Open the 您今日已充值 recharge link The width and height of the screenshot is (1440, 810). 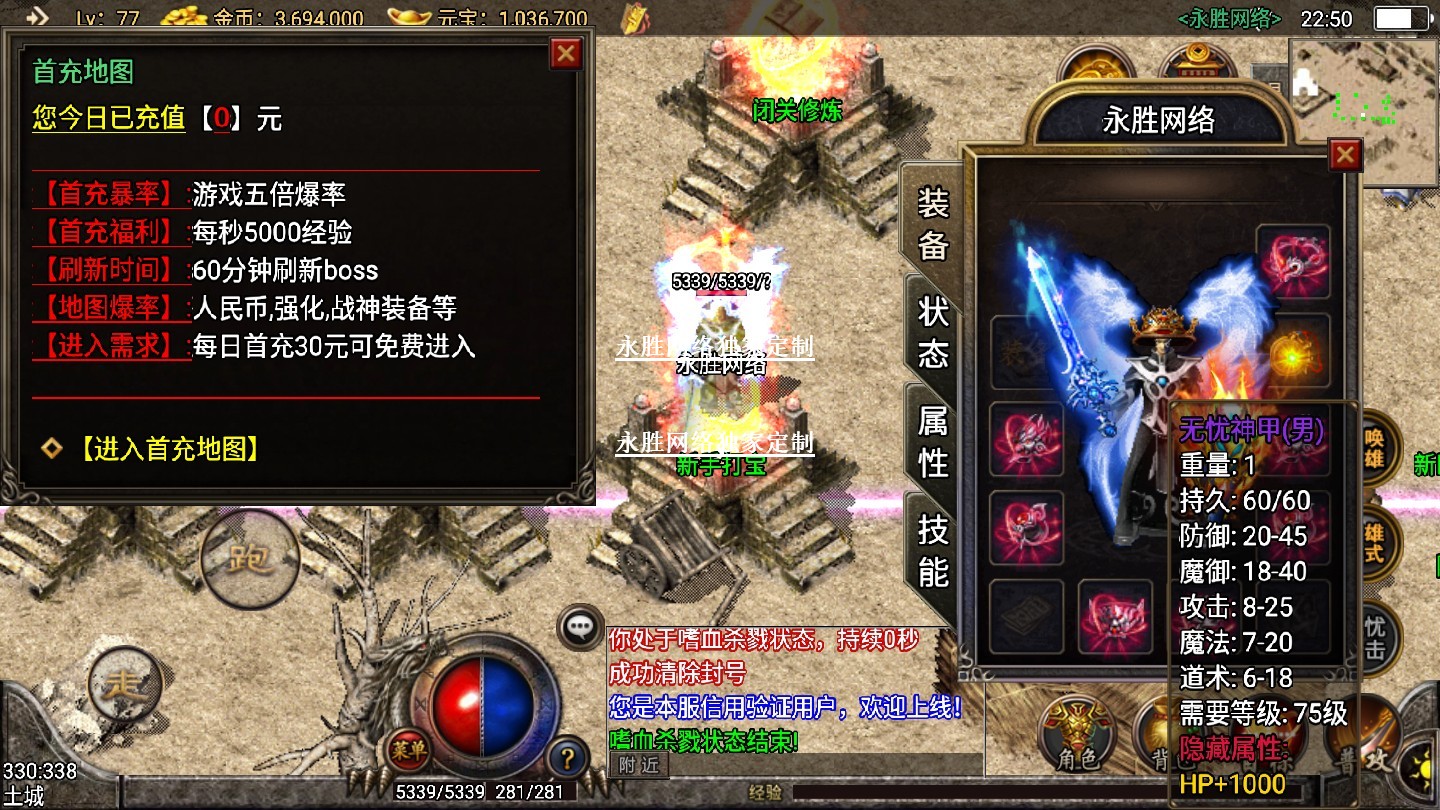109,119
